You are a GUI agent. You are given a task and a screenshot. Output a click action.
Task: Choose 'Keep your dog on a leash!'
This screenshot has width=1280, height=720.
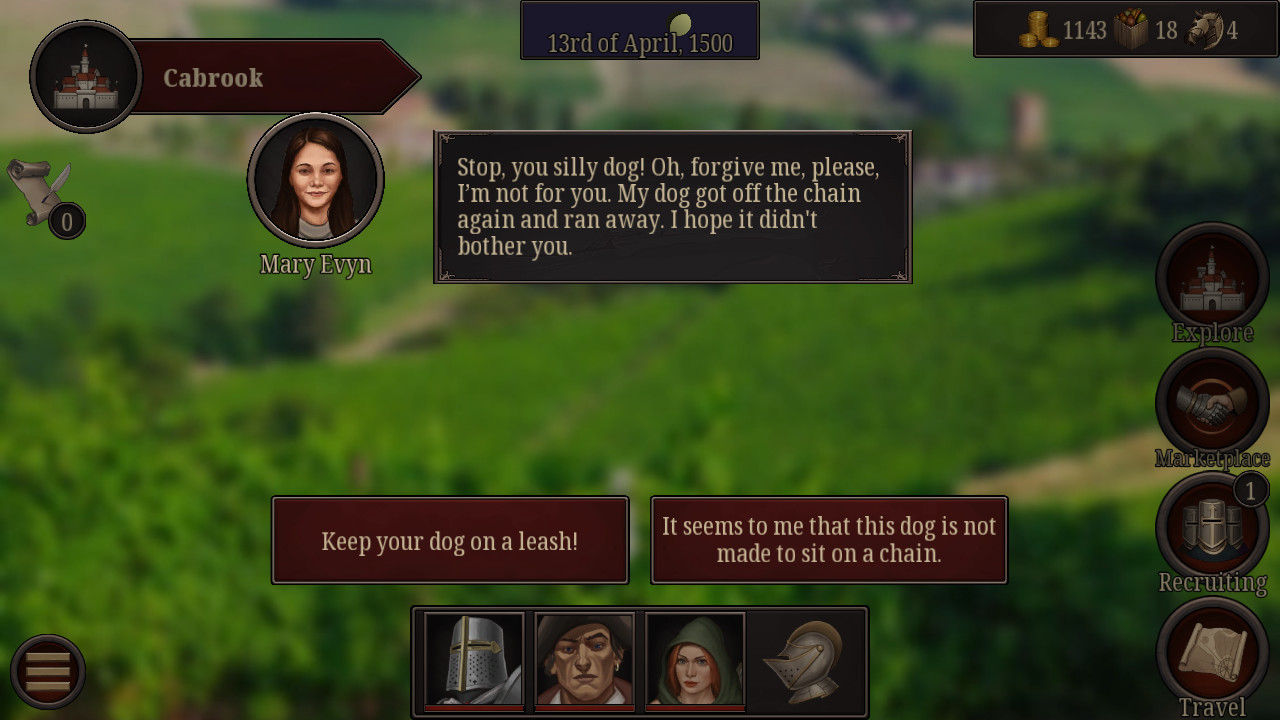click(449, 540)
